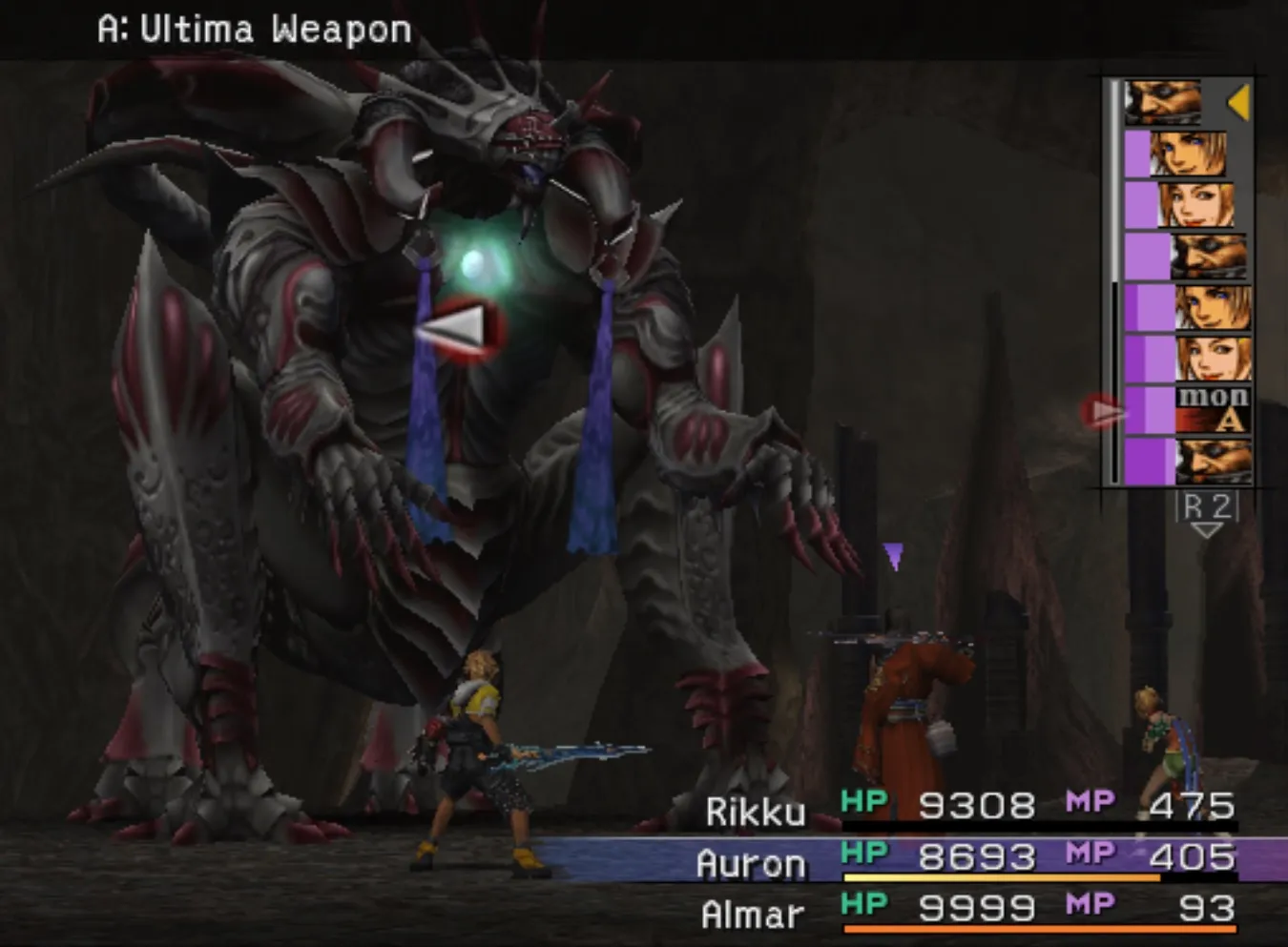
Task: Select Auron's highlighted party row
Action: (968, 860)
